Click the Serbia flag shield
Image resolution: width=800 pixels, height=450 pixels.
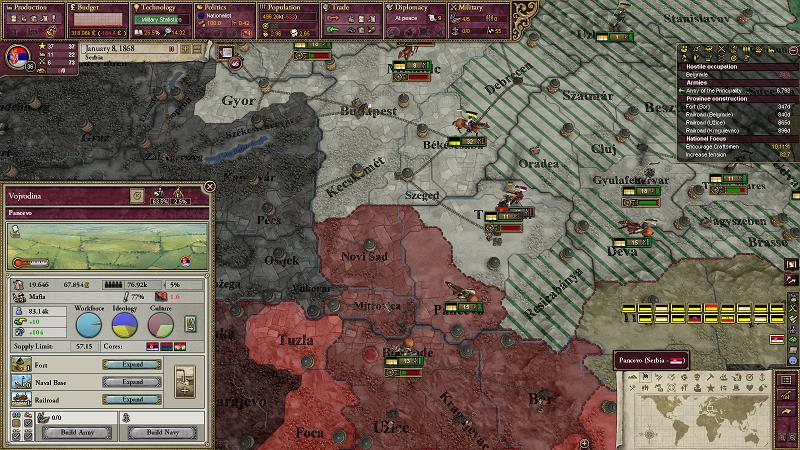point(16,55)
